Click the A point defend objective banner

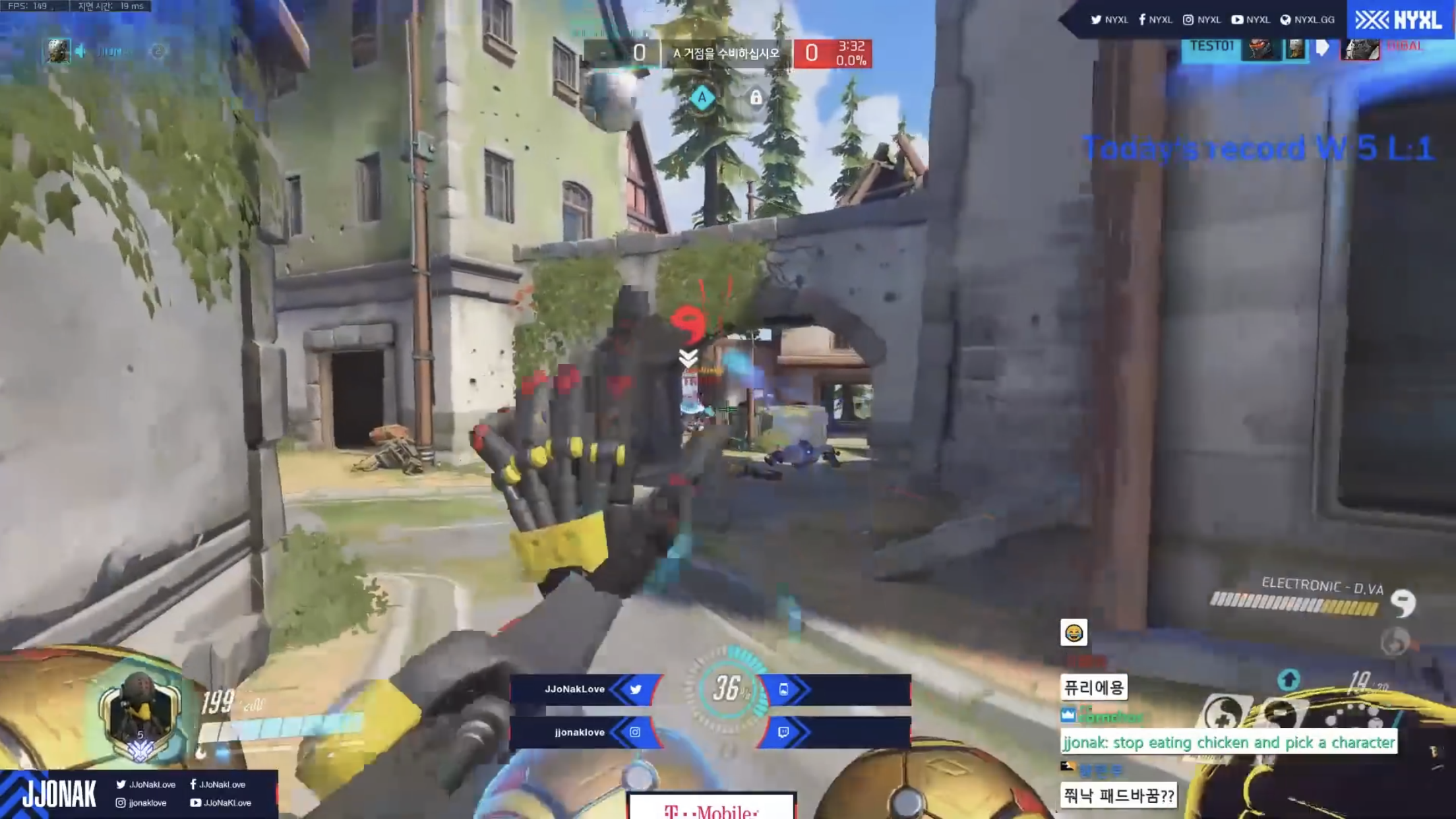tap(725, 53)
